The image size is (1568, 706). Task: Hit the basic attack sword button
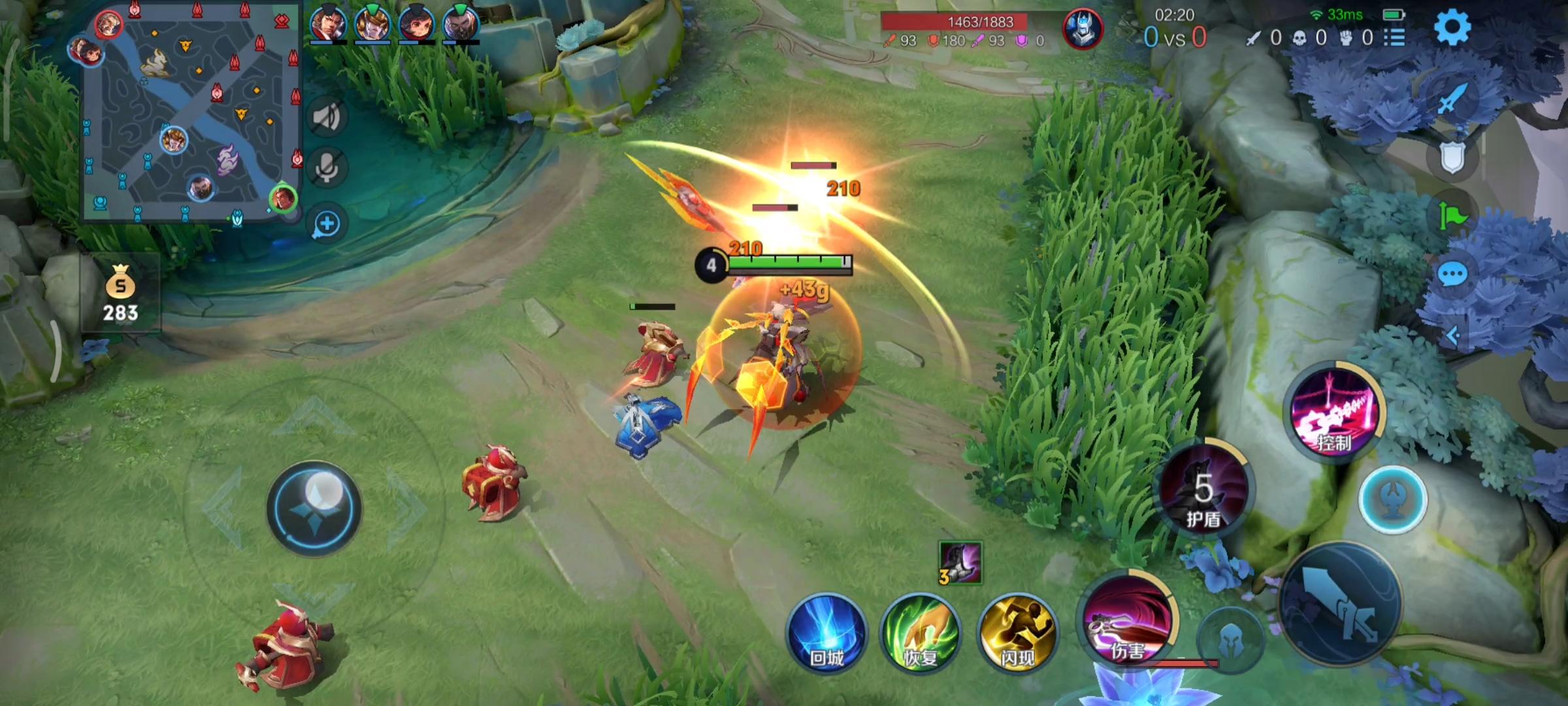(x=1339, y=605)
